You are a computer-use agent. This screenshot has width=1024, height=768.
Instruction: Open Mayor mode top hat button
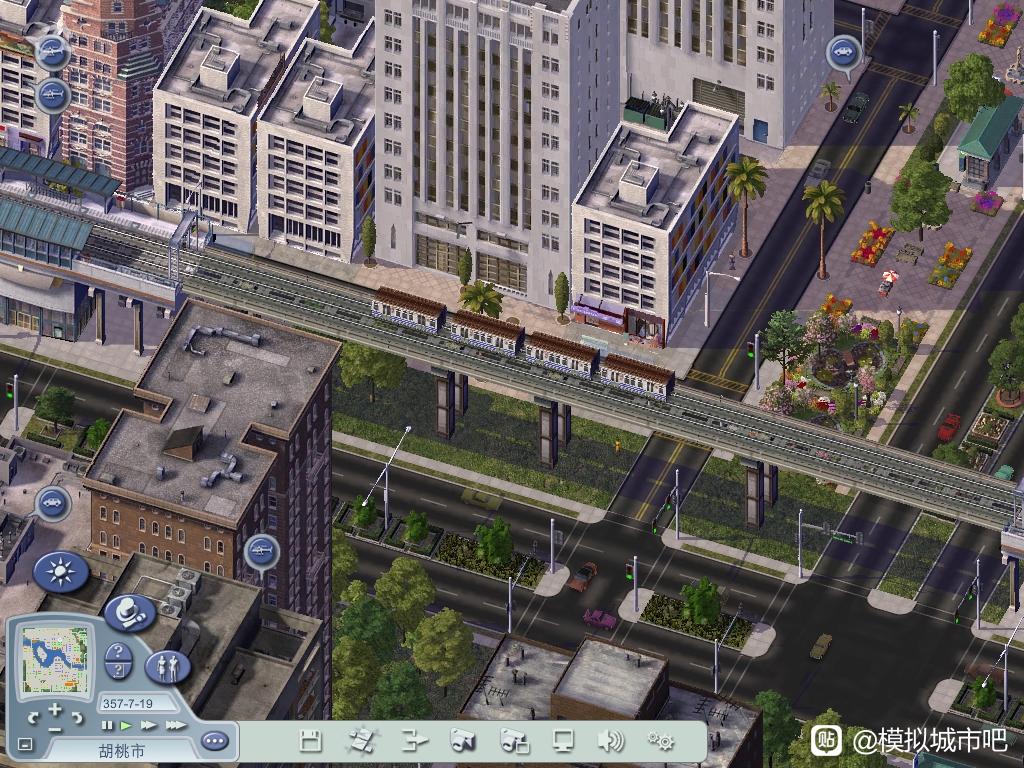tap(130, 611)
